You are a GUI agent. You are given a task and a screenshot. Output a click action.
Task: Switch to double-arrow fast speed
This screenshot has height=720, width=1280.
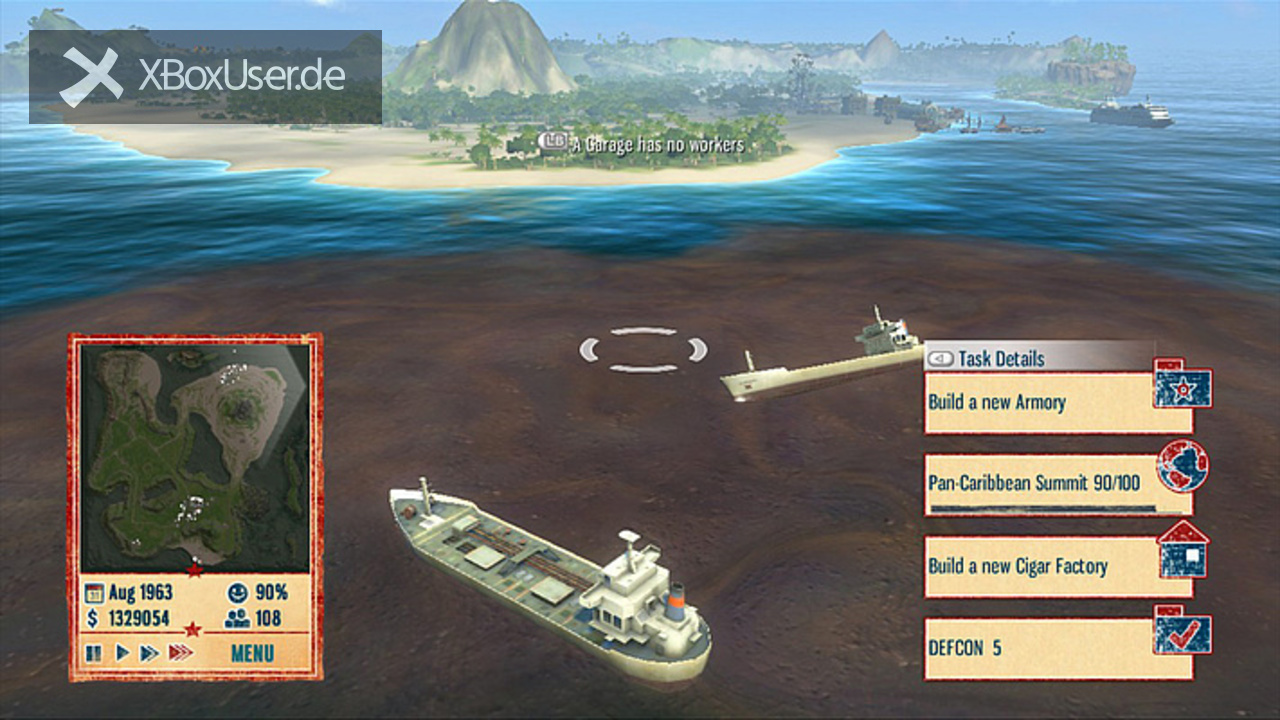pos(149,654)
